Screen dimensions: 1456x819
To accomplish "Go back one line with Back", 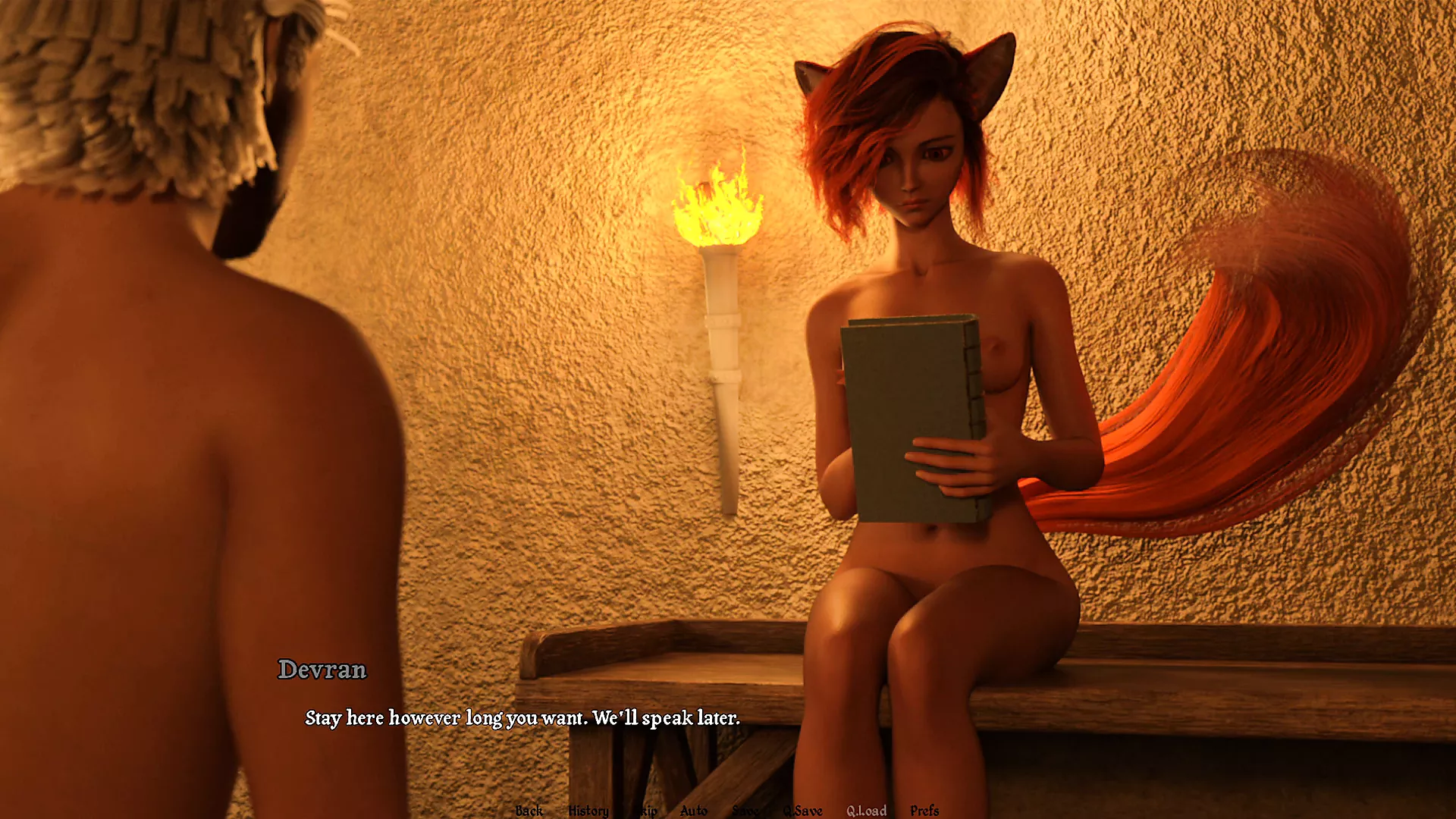I will (x=529, y=810).
